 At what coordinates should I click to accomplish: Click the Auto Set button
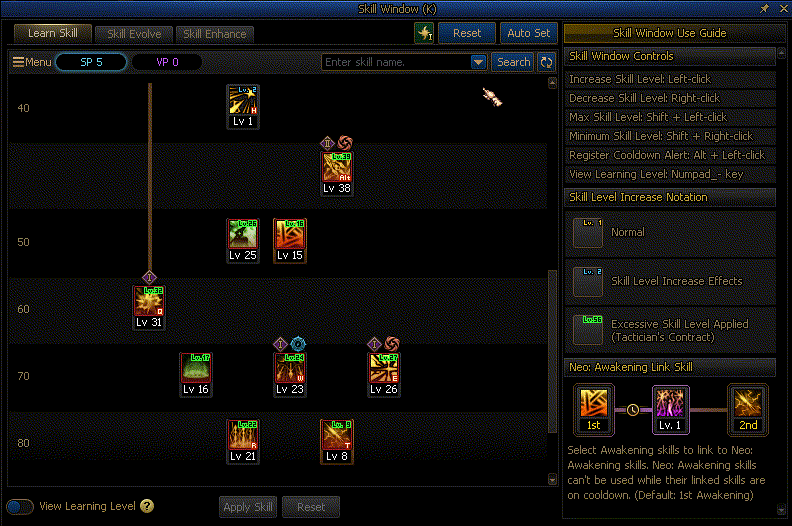pyautogui.click(x=529, y=33)
